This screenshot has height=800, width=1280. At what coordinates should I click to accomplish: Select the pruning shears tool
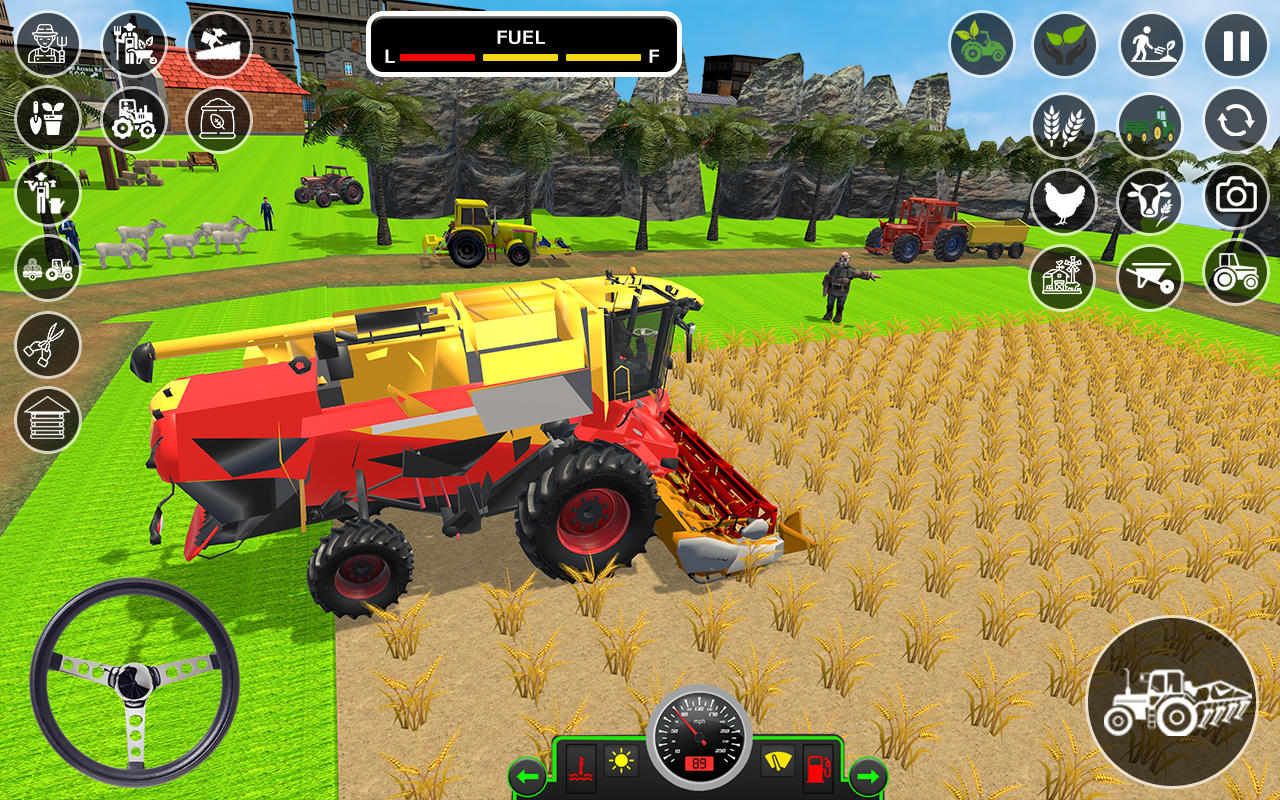tap(47, 345)
